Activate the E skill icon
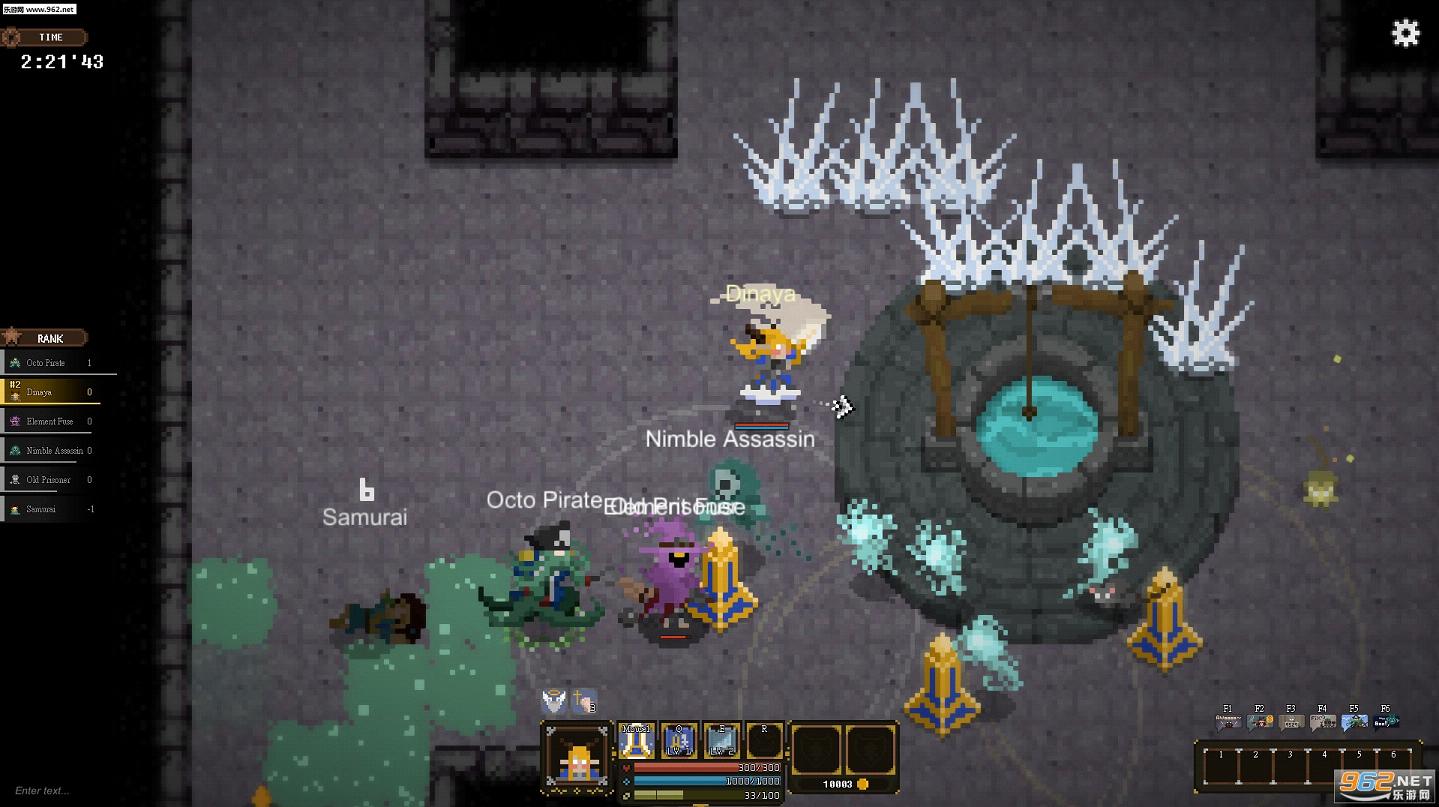Screen dimensions: 1439x807 (721, 741)
